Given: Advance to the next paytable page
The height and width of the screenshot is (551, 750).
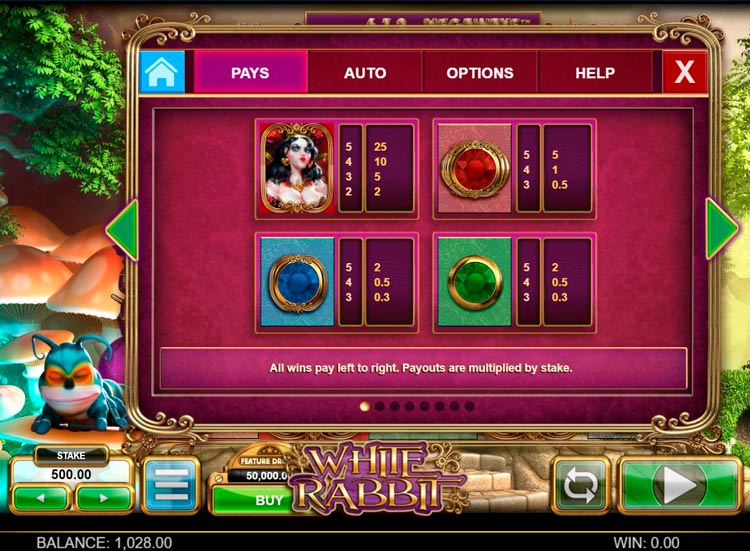Looking at the screenshot, I should click(722, 230).
